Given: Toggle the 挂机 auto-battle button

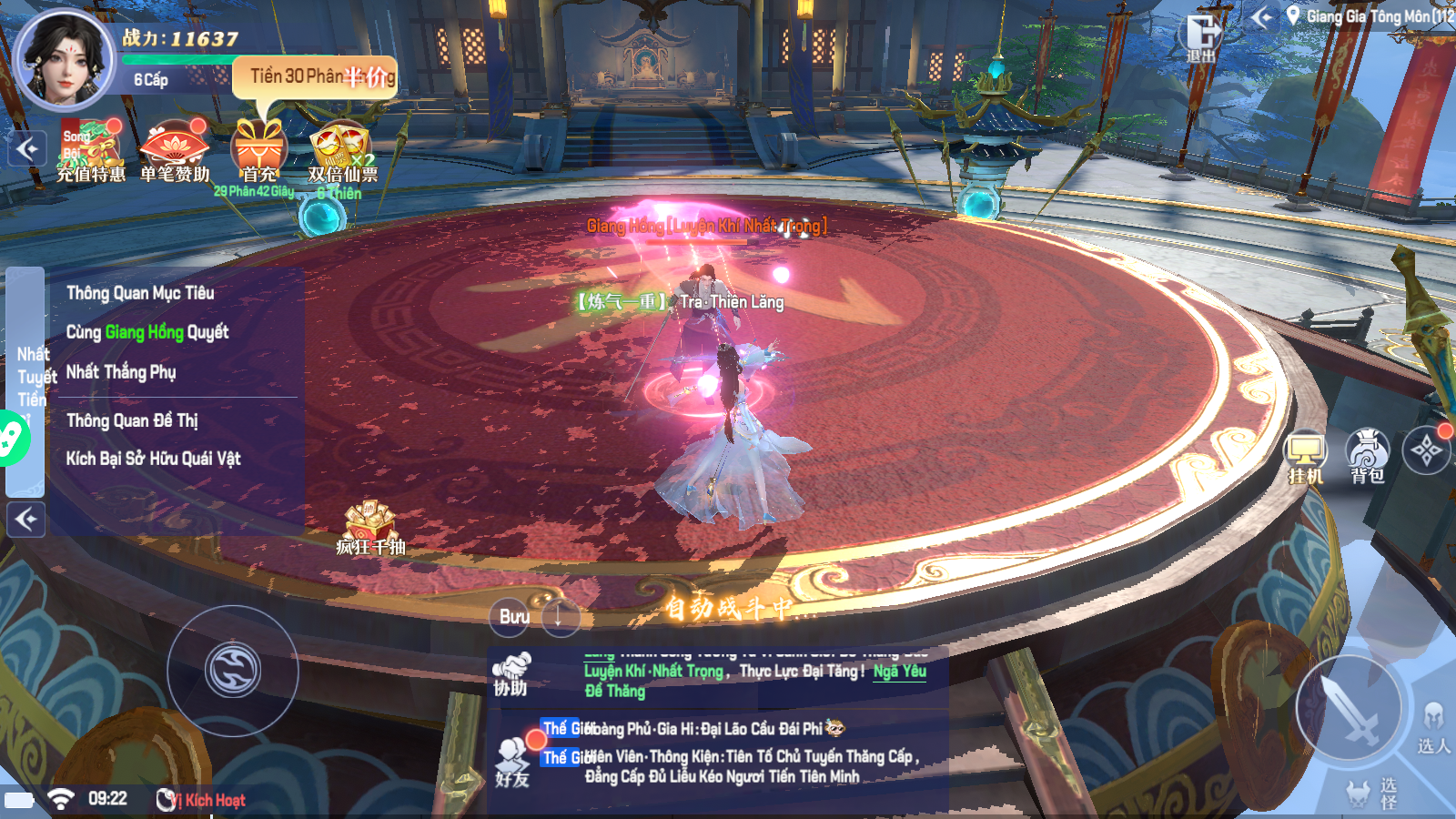Looking at the screenshot, I should pos(1305,456).
